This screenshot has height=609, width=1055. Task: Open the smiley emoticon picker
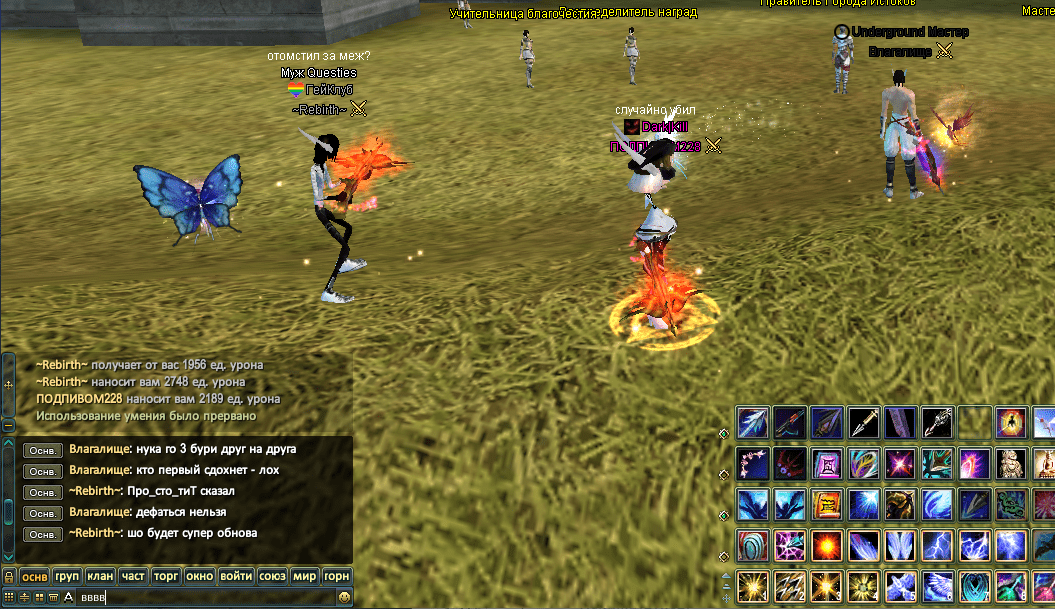point(345,597)
